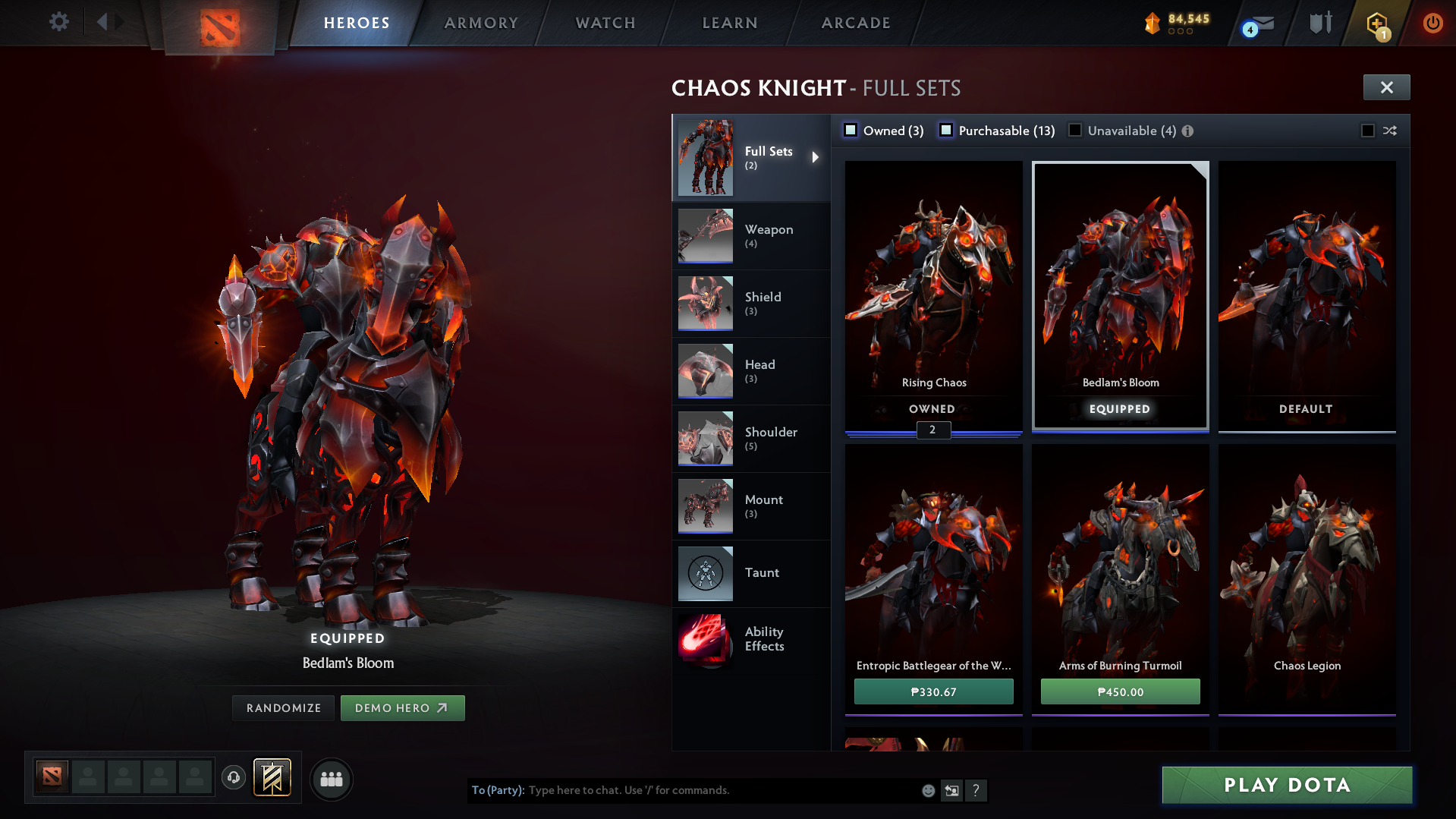Image resolution: width=1456 pixels, height=819 pixels.
Task: Click the emoticon smiley in the chat bar
Action: pos(928,790)
